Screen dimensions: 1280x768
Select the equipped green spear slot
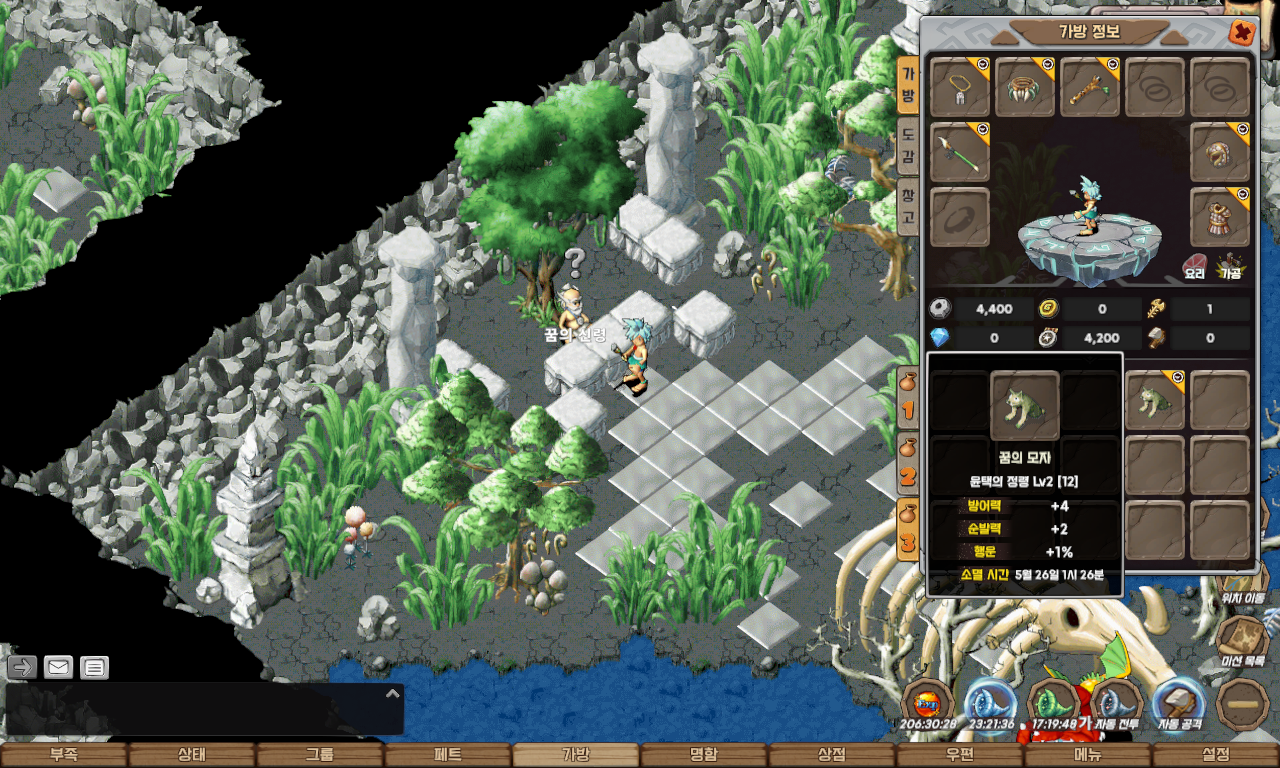[x=960, y=153]
